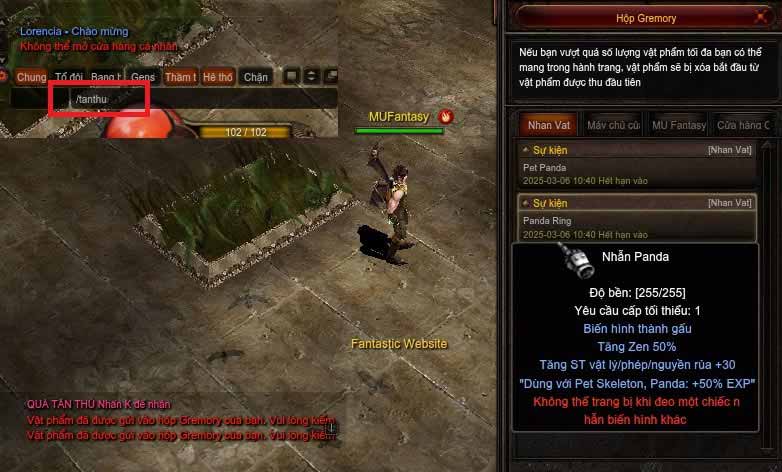Click the square chat window button
Image resolution: width=782 pixels, height=472 pixels.
pos(291,76)
